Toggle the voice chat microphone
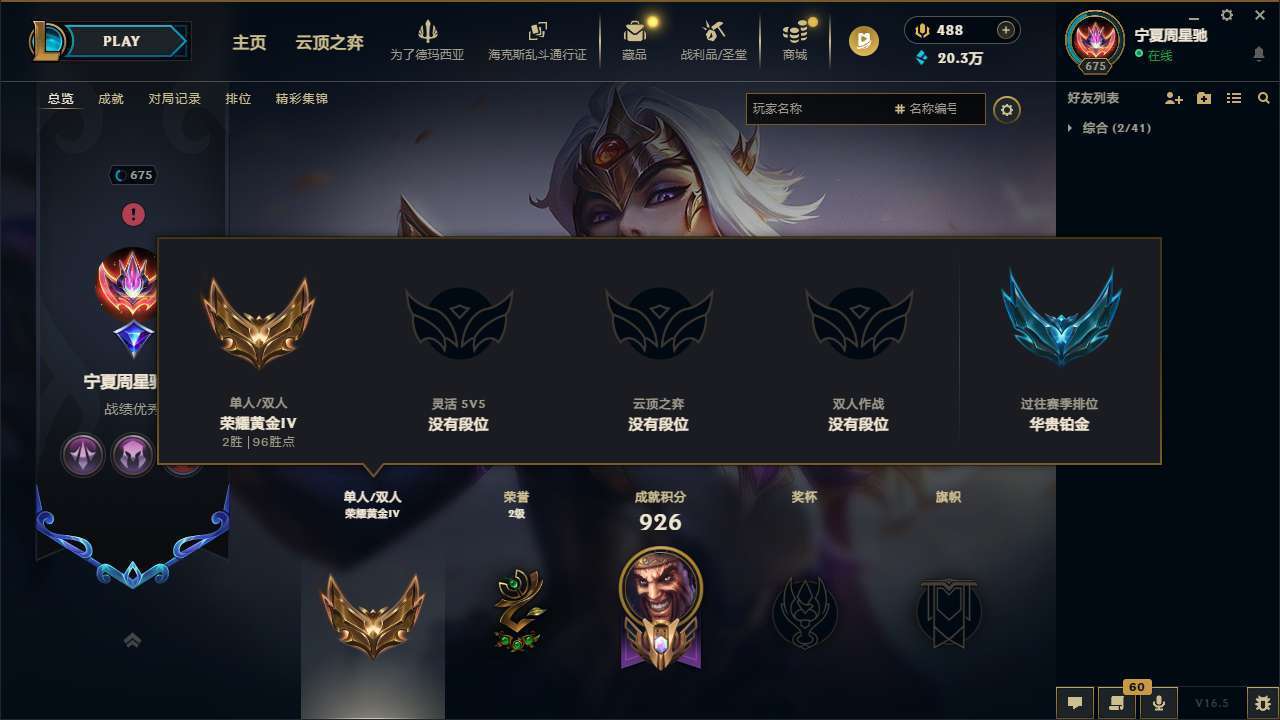Image resolution: width=1280 pixels, height=720 pixels. [1161, 704]
